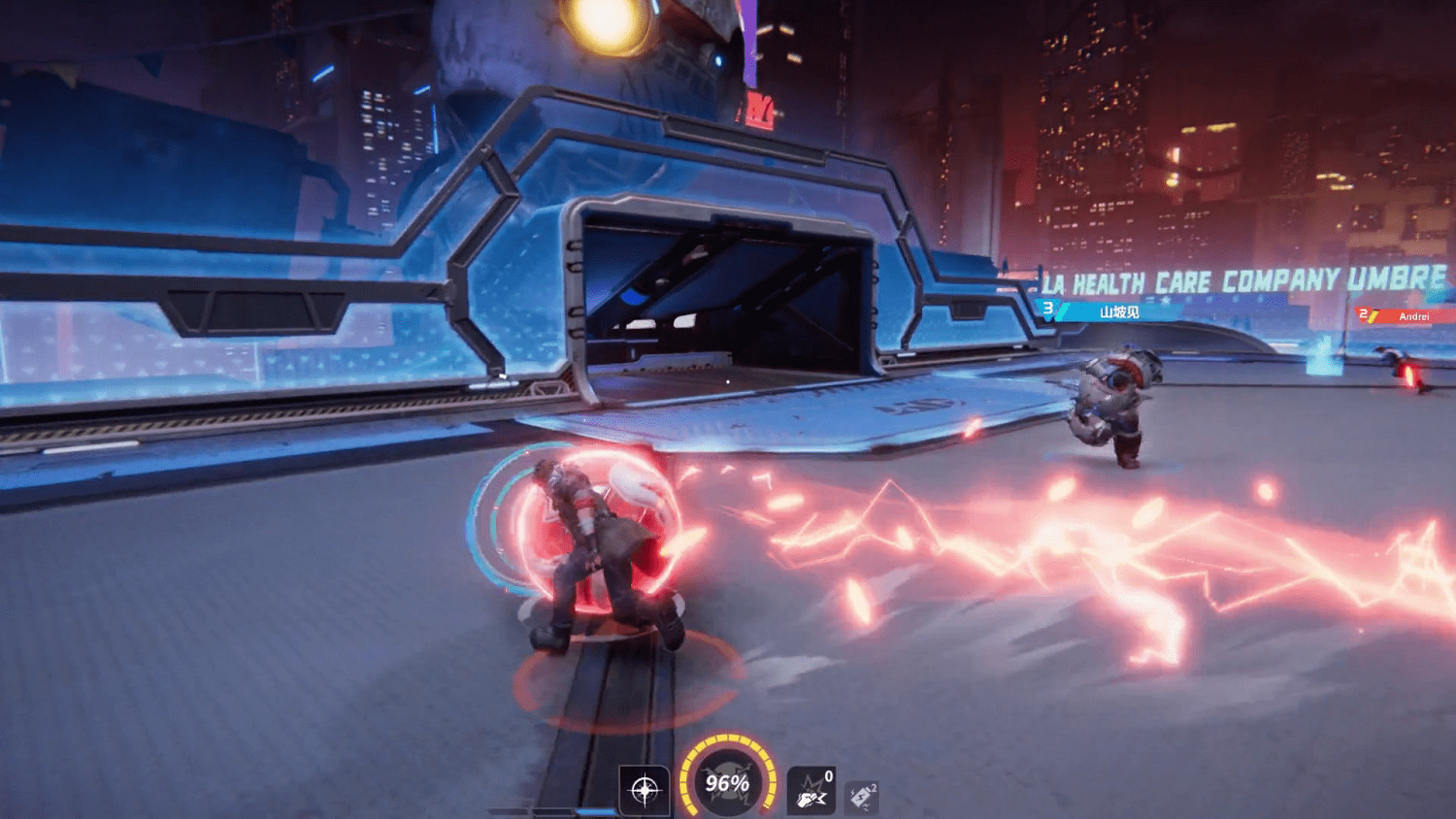Click the yellow slash divider on Andrei's plate

(x=1373, y=315)
